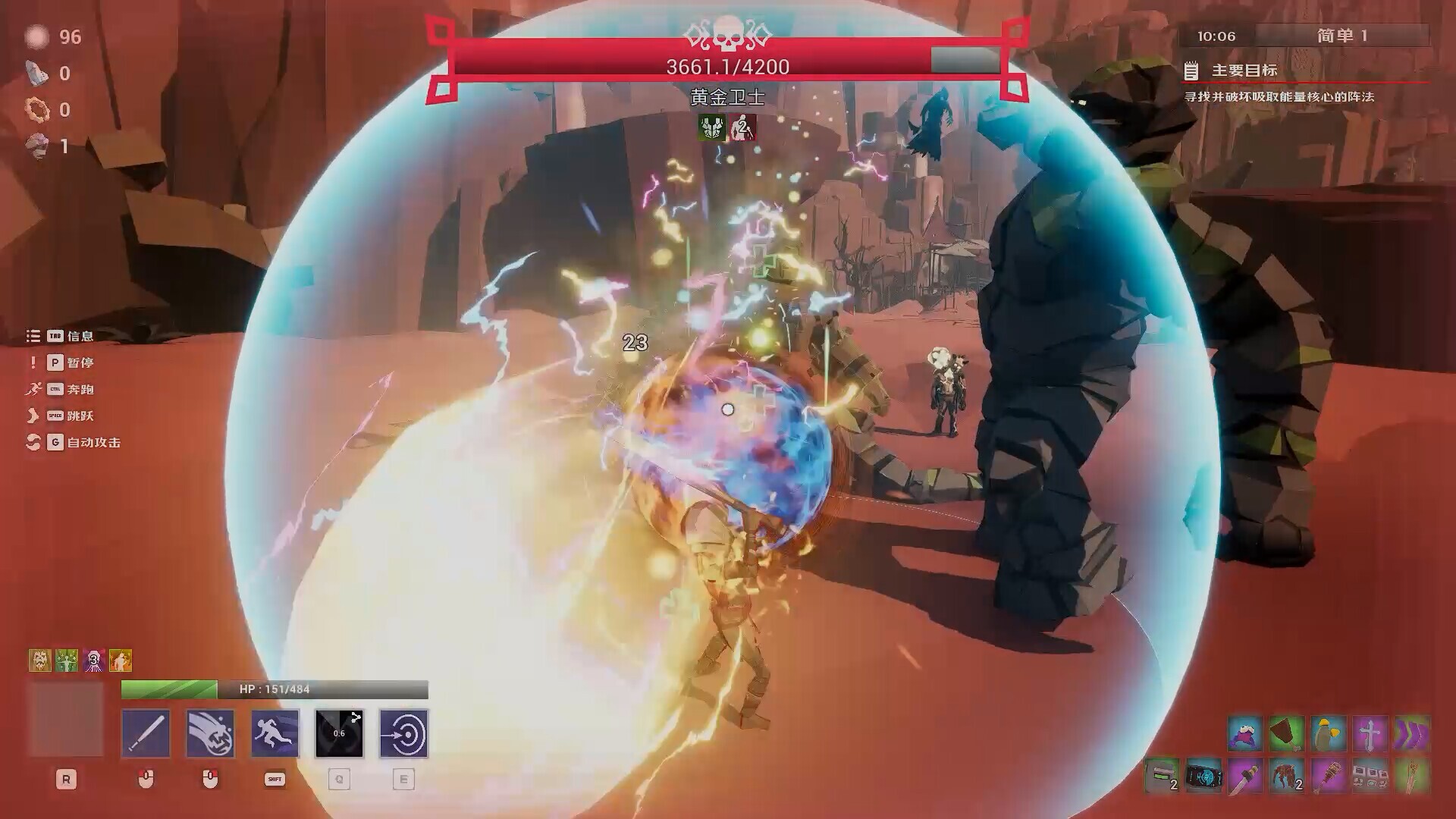Click the silver cross inventory item
Viewport: 1456px width, 819px height.
click(x=1370, y=733)
